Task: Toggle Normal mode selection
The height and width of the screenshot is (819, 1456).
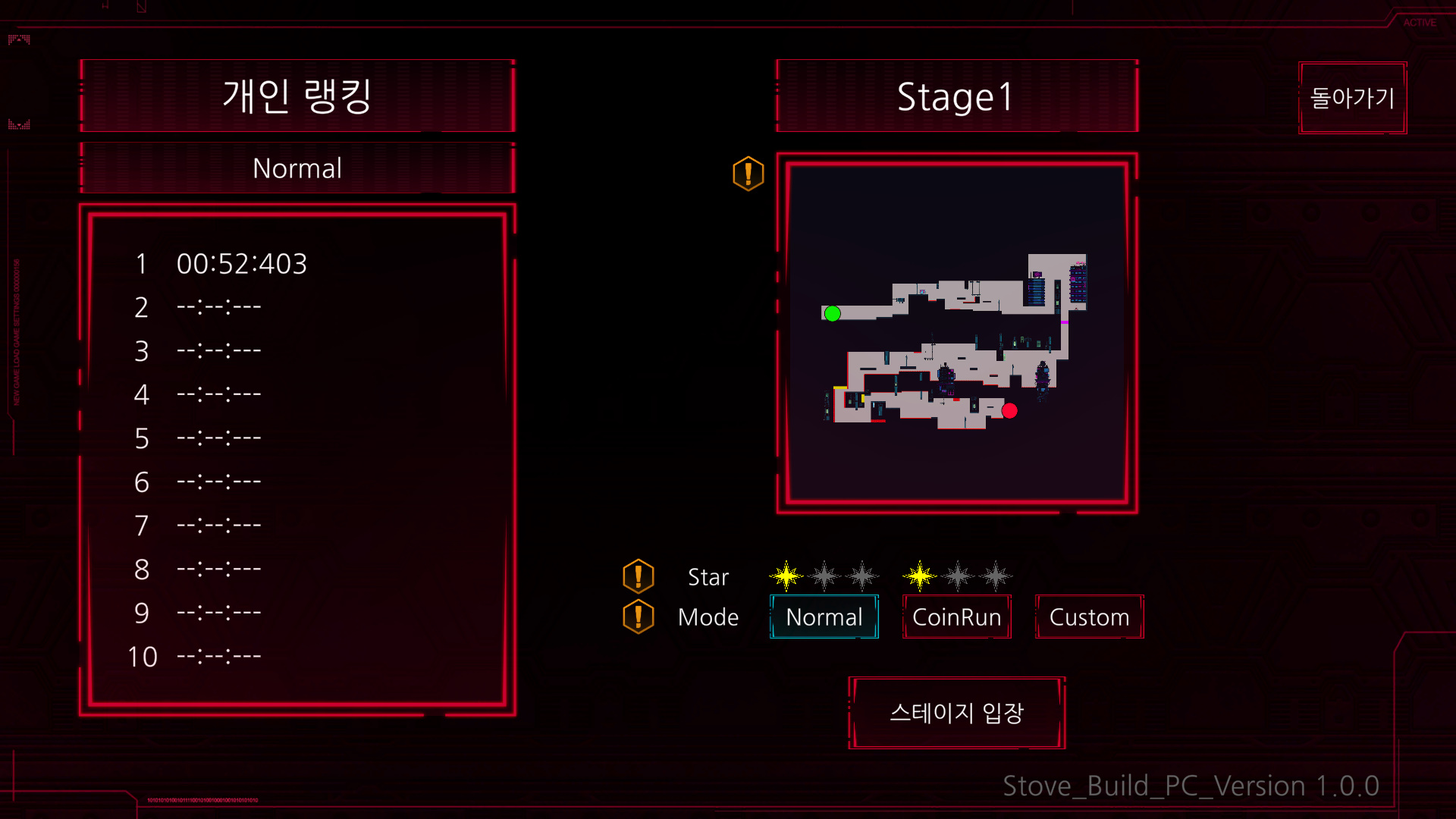Action: click(824, 617)
